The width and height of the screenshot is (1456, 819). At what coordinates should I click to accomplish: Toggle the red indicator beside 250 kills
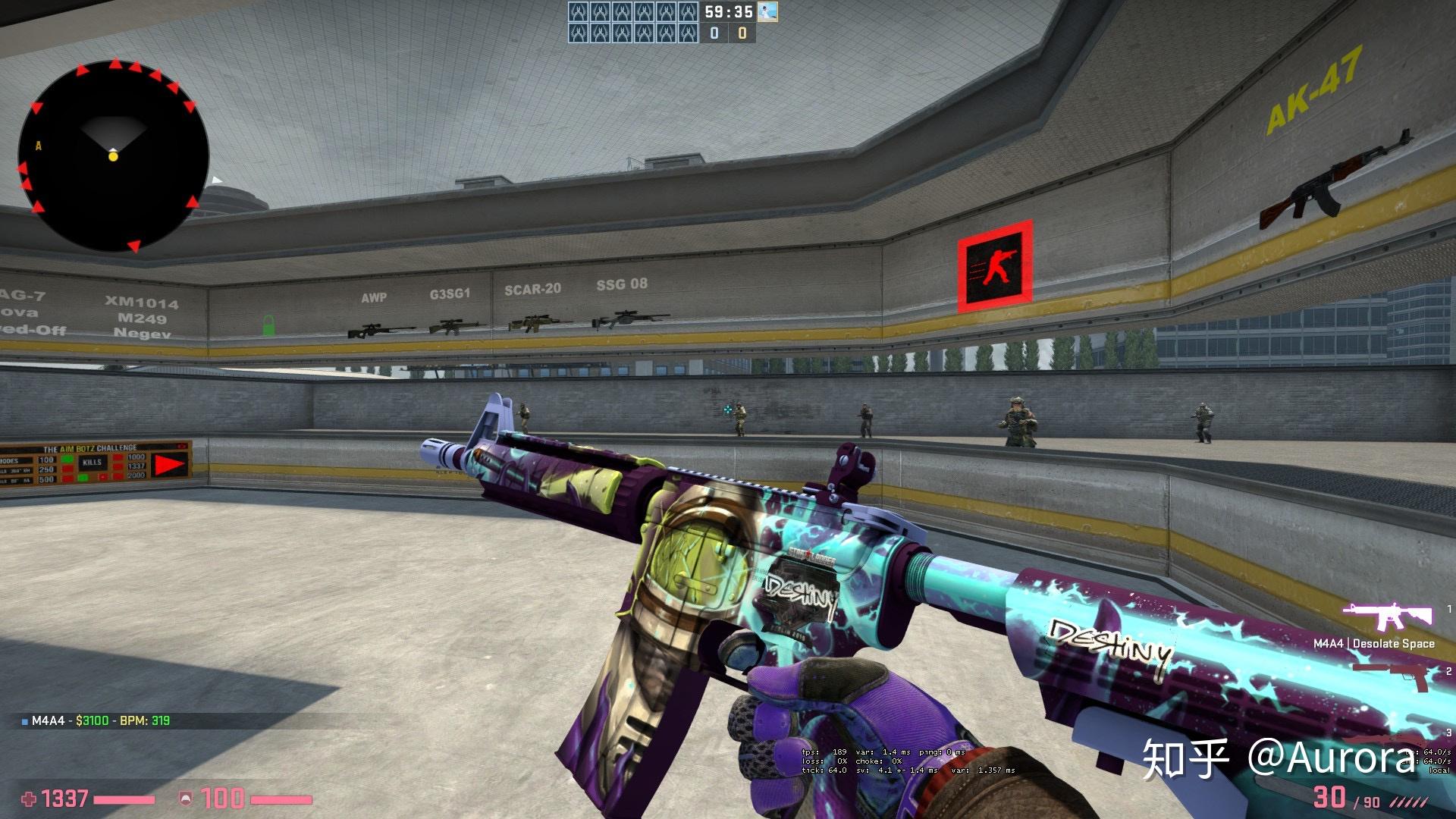(67, 469)
